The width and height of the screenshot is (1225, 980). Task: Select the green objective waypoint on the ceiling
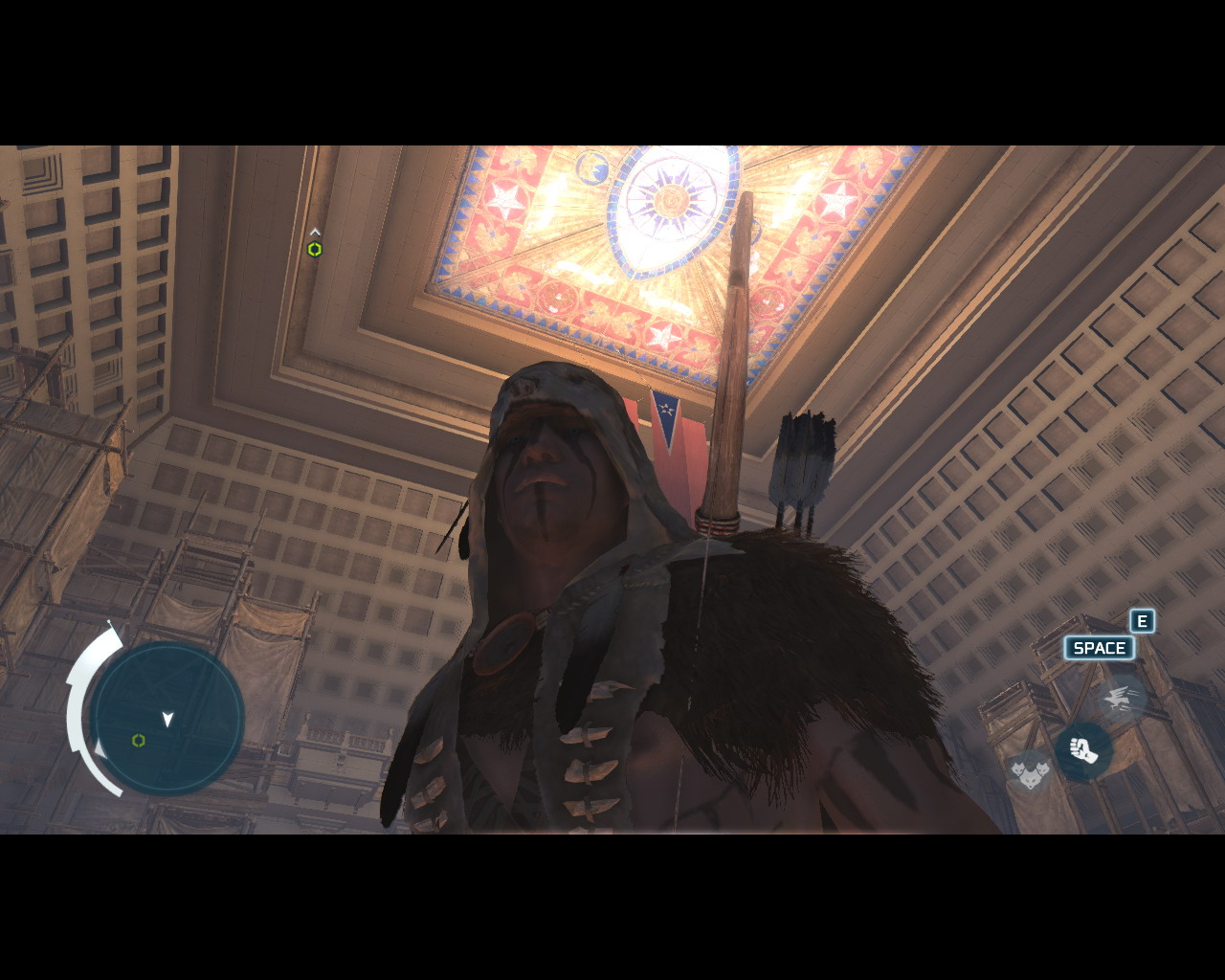tap(314, 249)
